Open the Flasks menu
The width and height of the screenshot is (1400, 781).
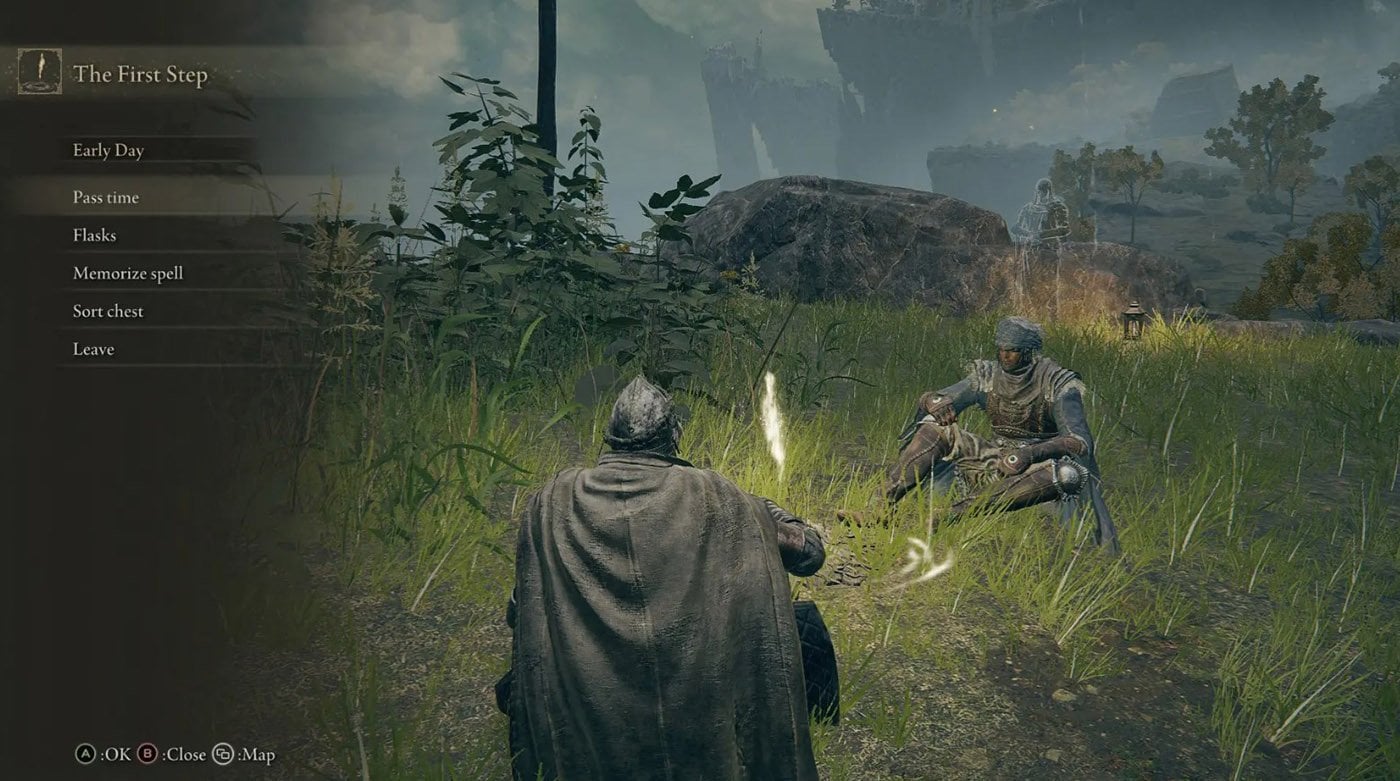click(95, 235)
